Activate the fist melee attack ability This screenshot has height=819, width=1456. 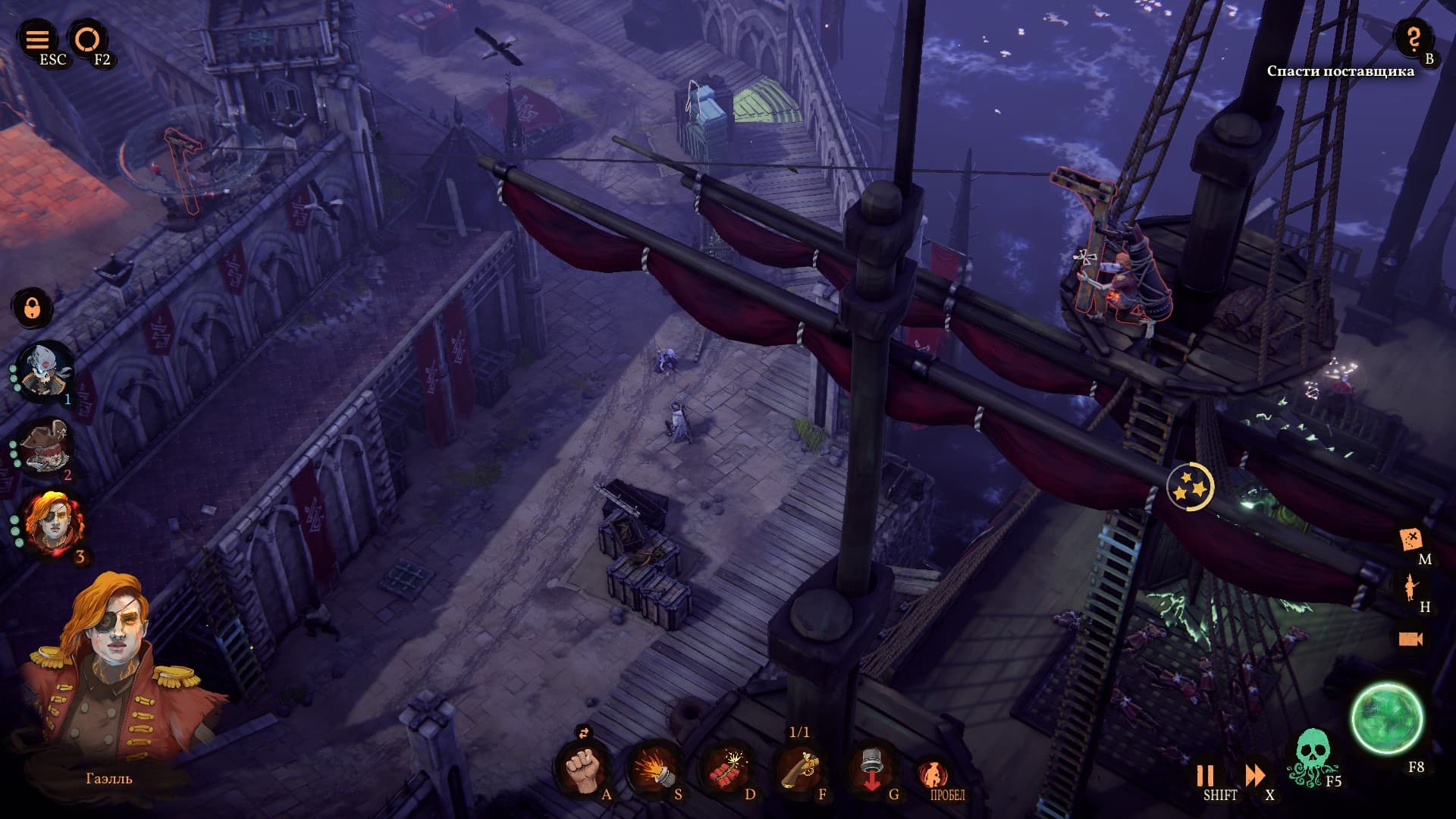pos(581,769)
